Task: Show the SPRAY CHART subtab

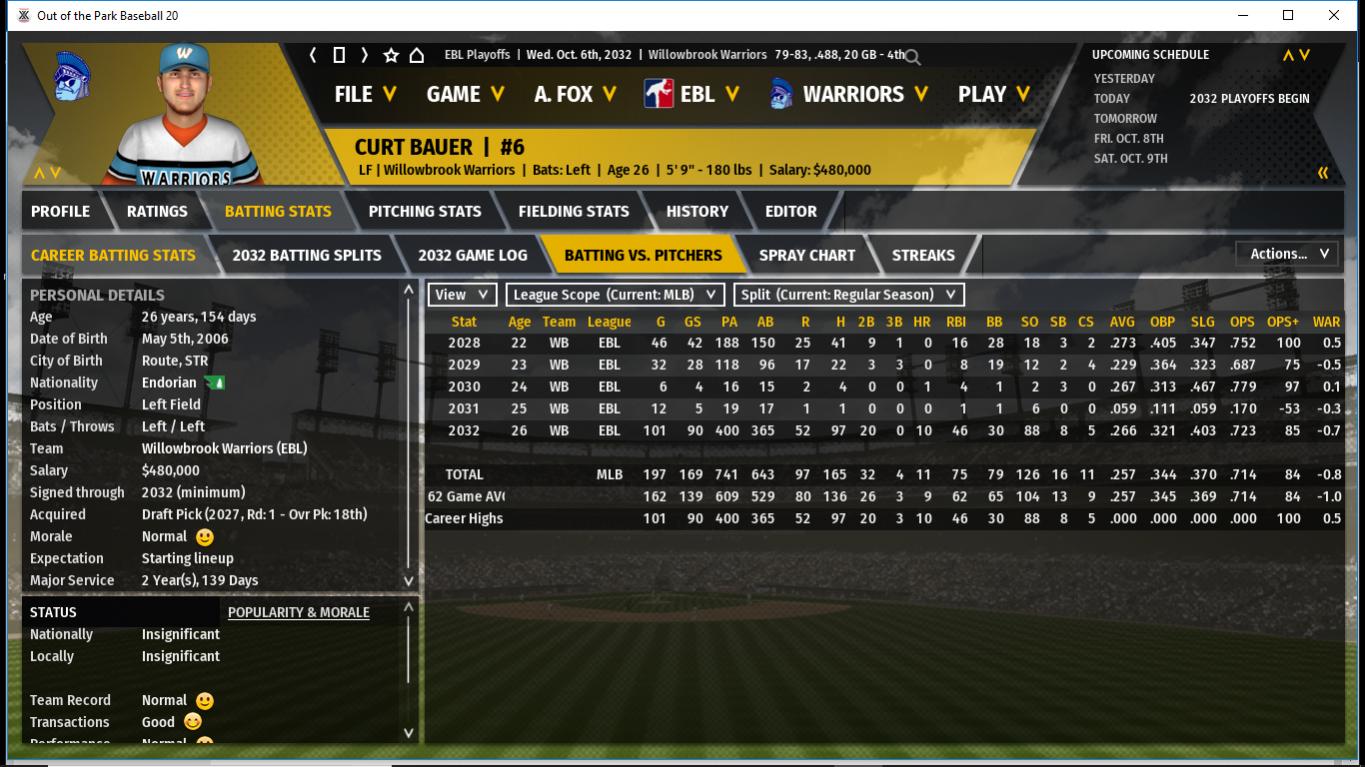Action: (x=807, y=255)
